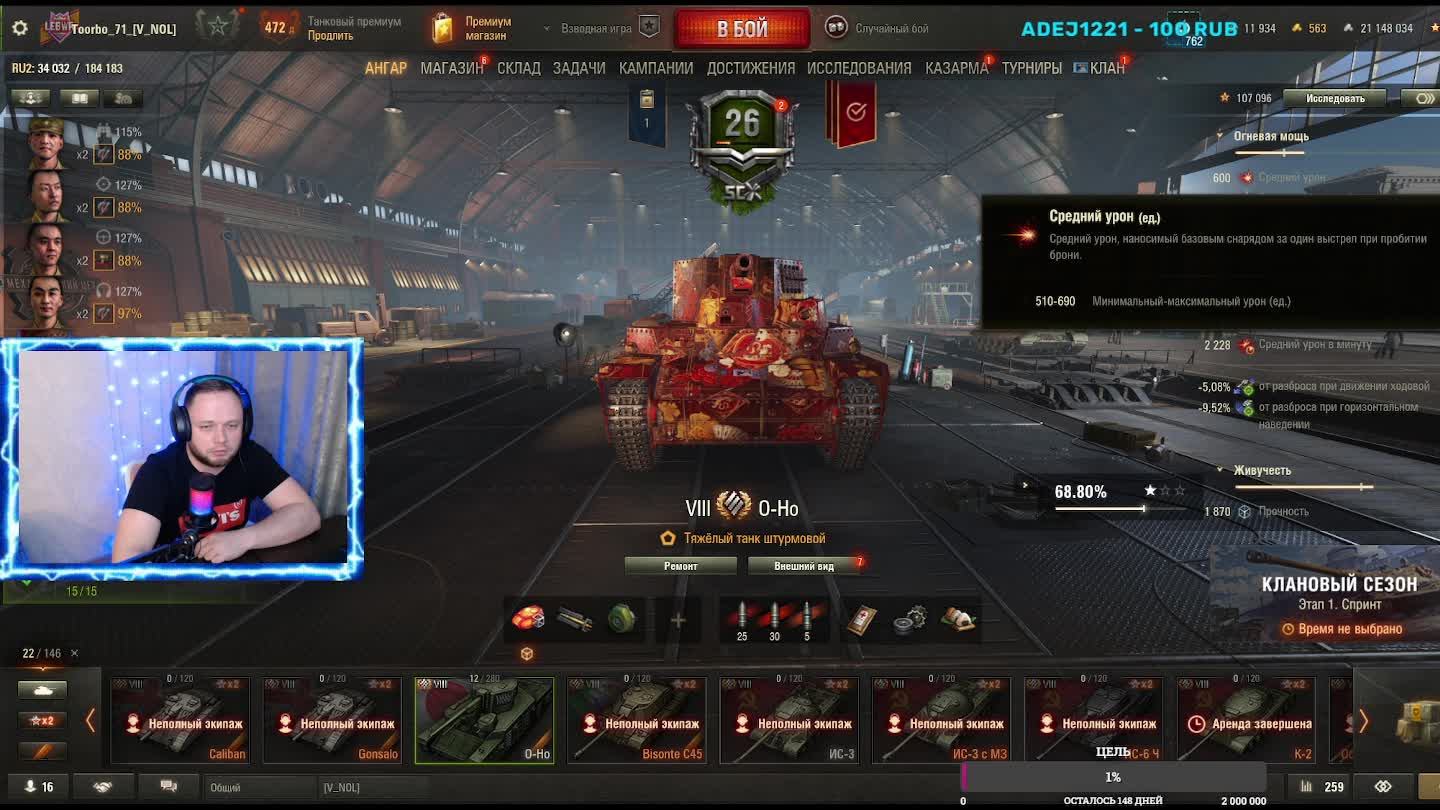The image size is (1440, 810).
Task: Open the Задачи tab
Action: (x=579, y=68)
